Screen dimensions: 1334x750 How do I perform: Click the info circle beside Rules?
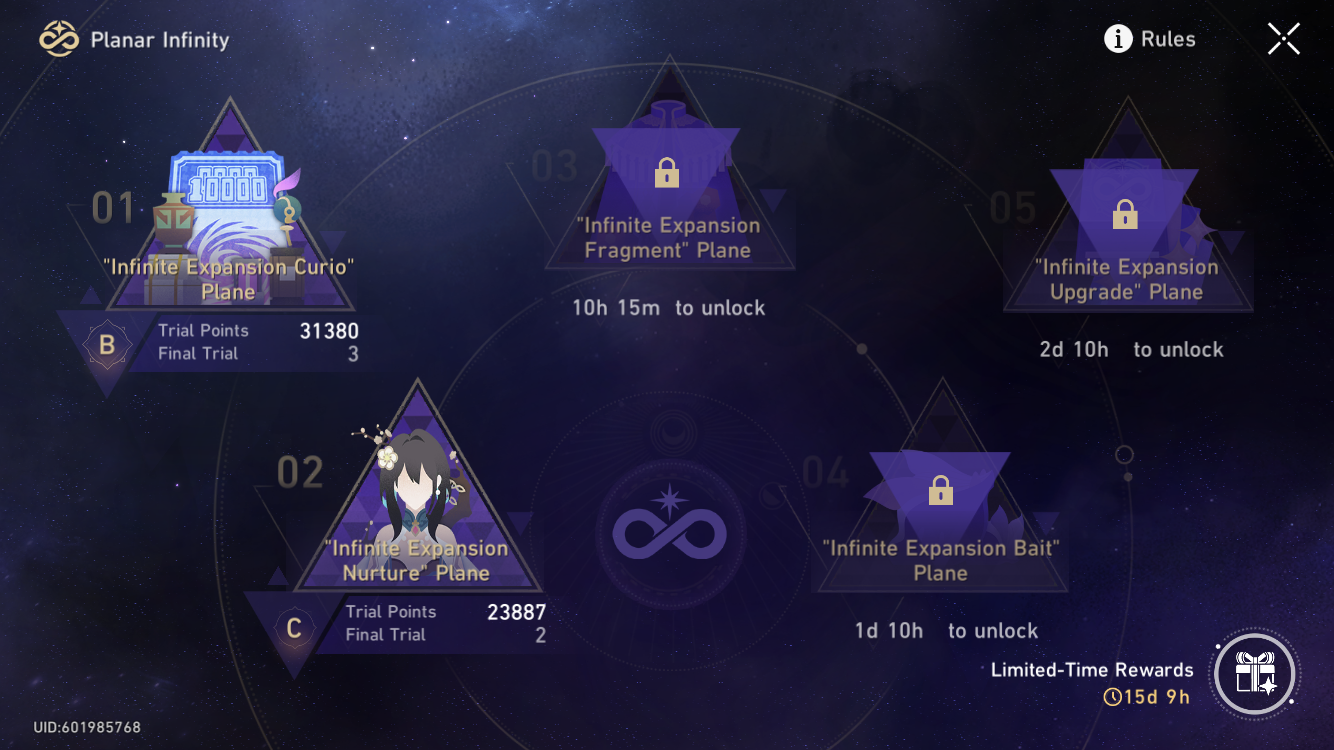coord(1118,39)
